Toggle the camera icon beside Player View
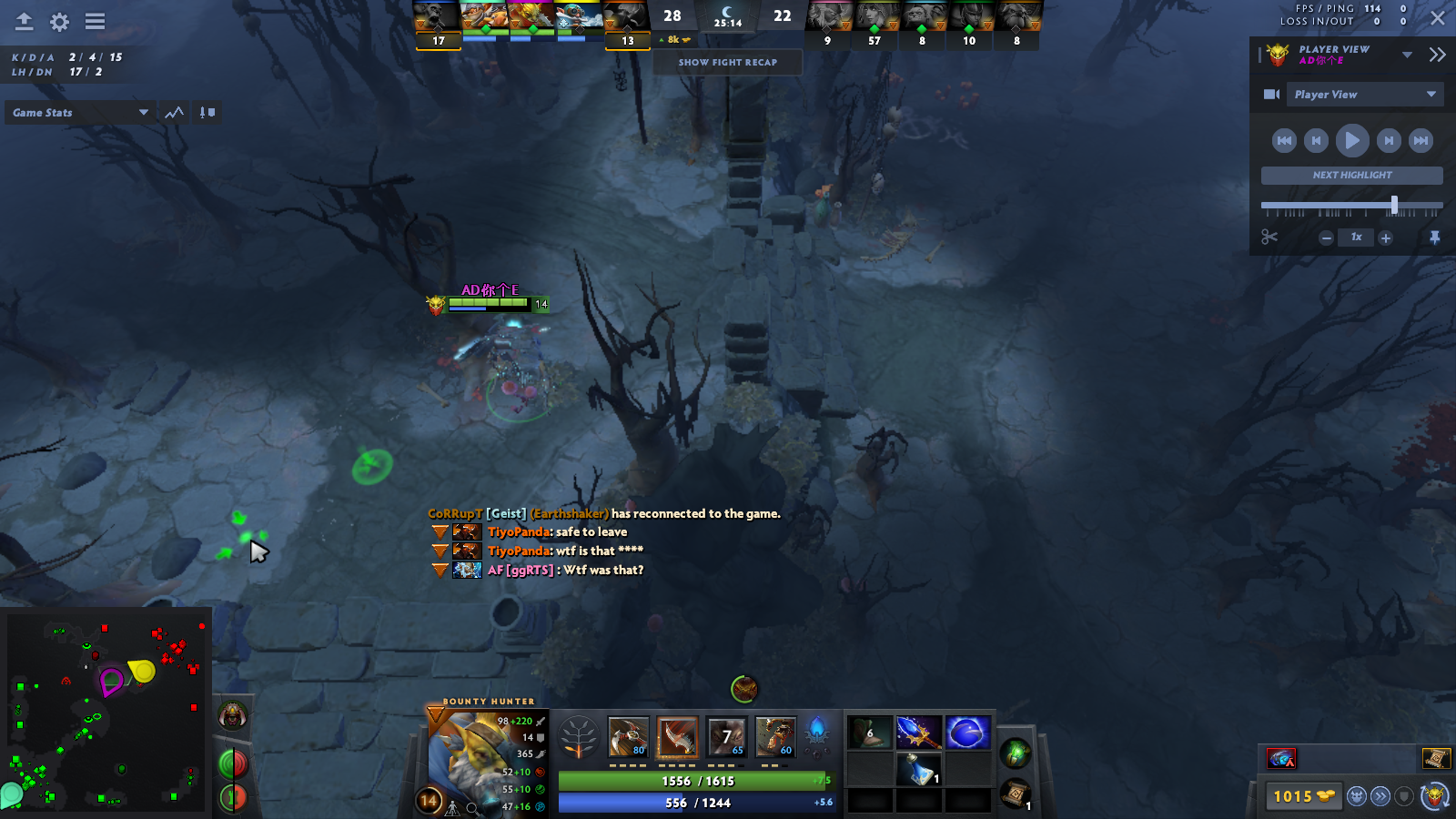The height and width of the screenshot is (819, 1456). point(1270,94)
